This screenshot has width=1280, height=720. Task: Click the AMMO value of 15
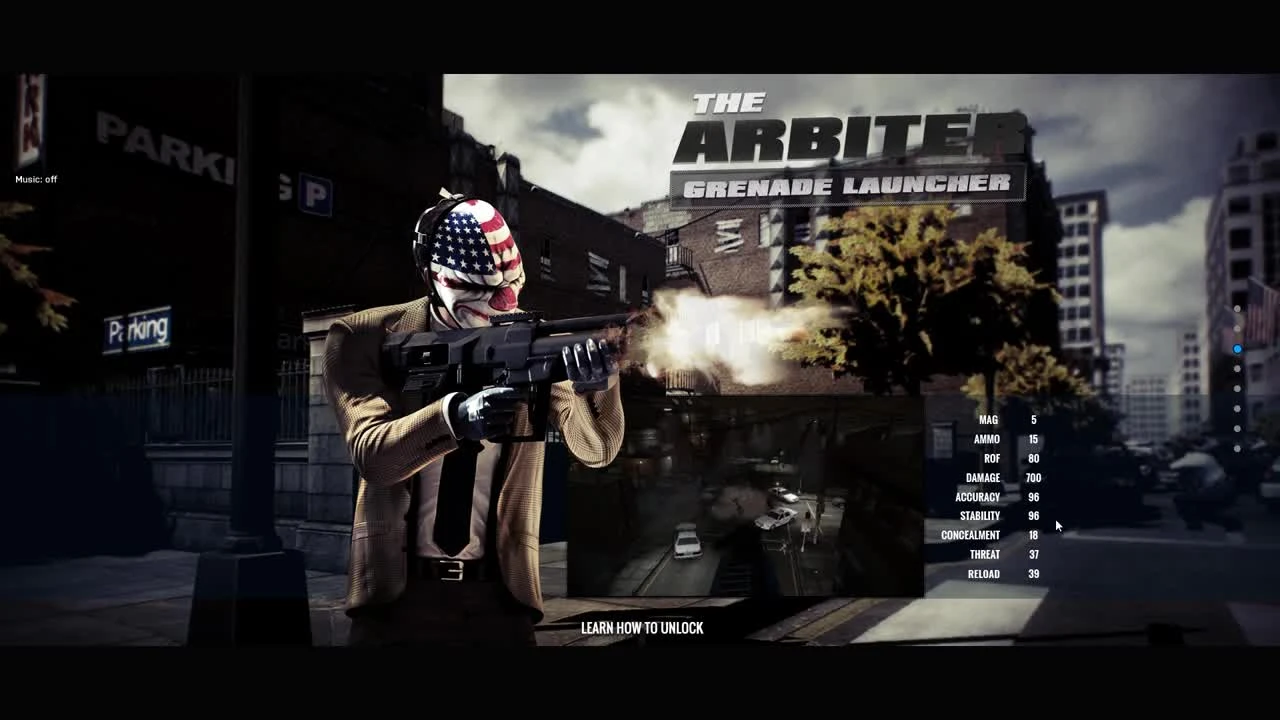point(1033,439)
